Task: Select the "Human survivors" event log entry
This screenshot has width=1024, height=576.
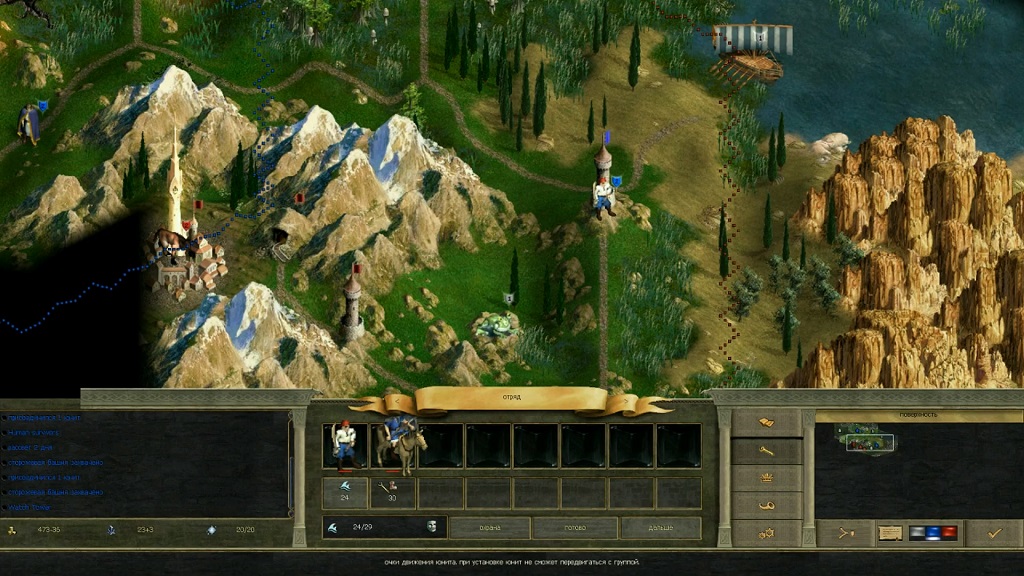Action: [x=33, y=432]
